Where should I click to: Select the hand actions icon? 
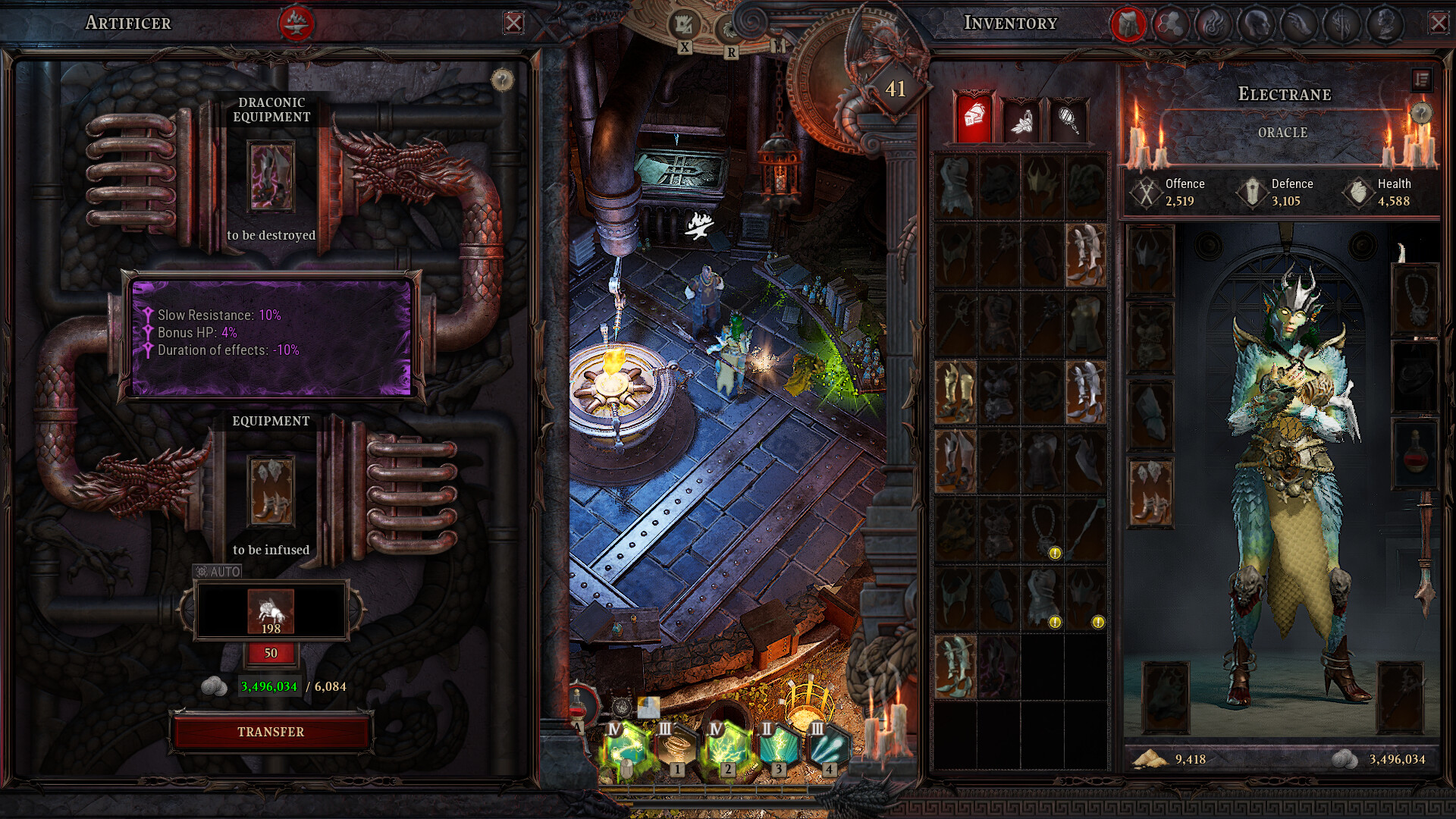pos(1302,25)
